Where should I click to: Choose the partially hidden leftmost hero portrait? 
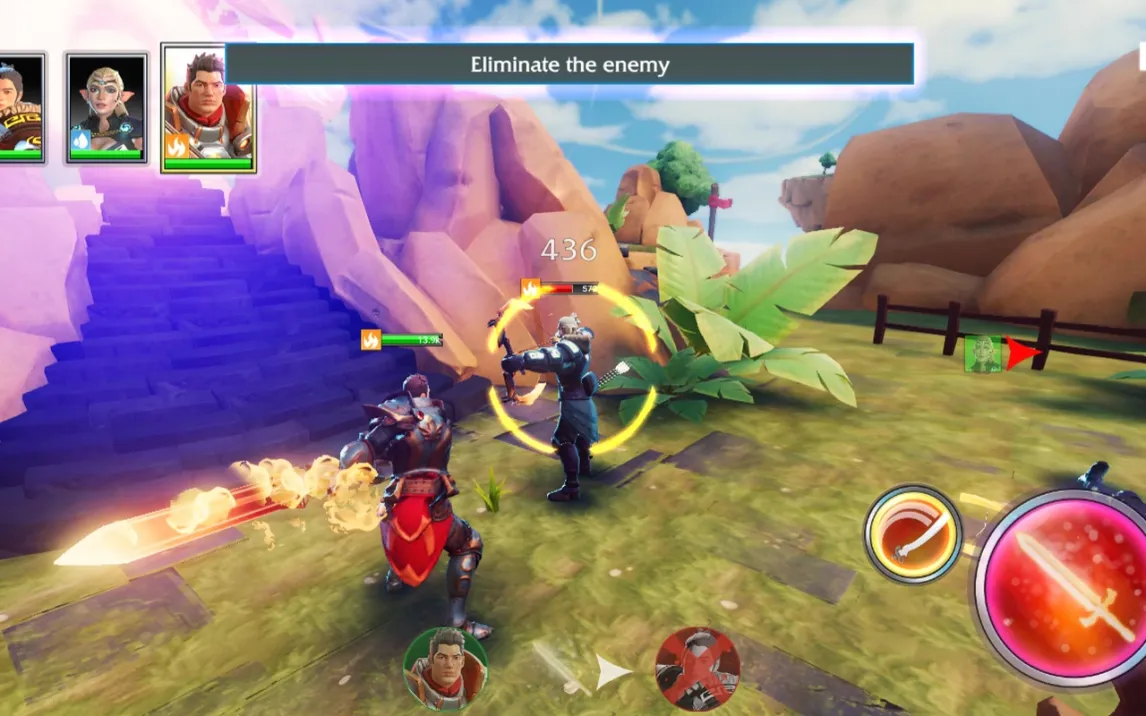click(x=20, y=107)
